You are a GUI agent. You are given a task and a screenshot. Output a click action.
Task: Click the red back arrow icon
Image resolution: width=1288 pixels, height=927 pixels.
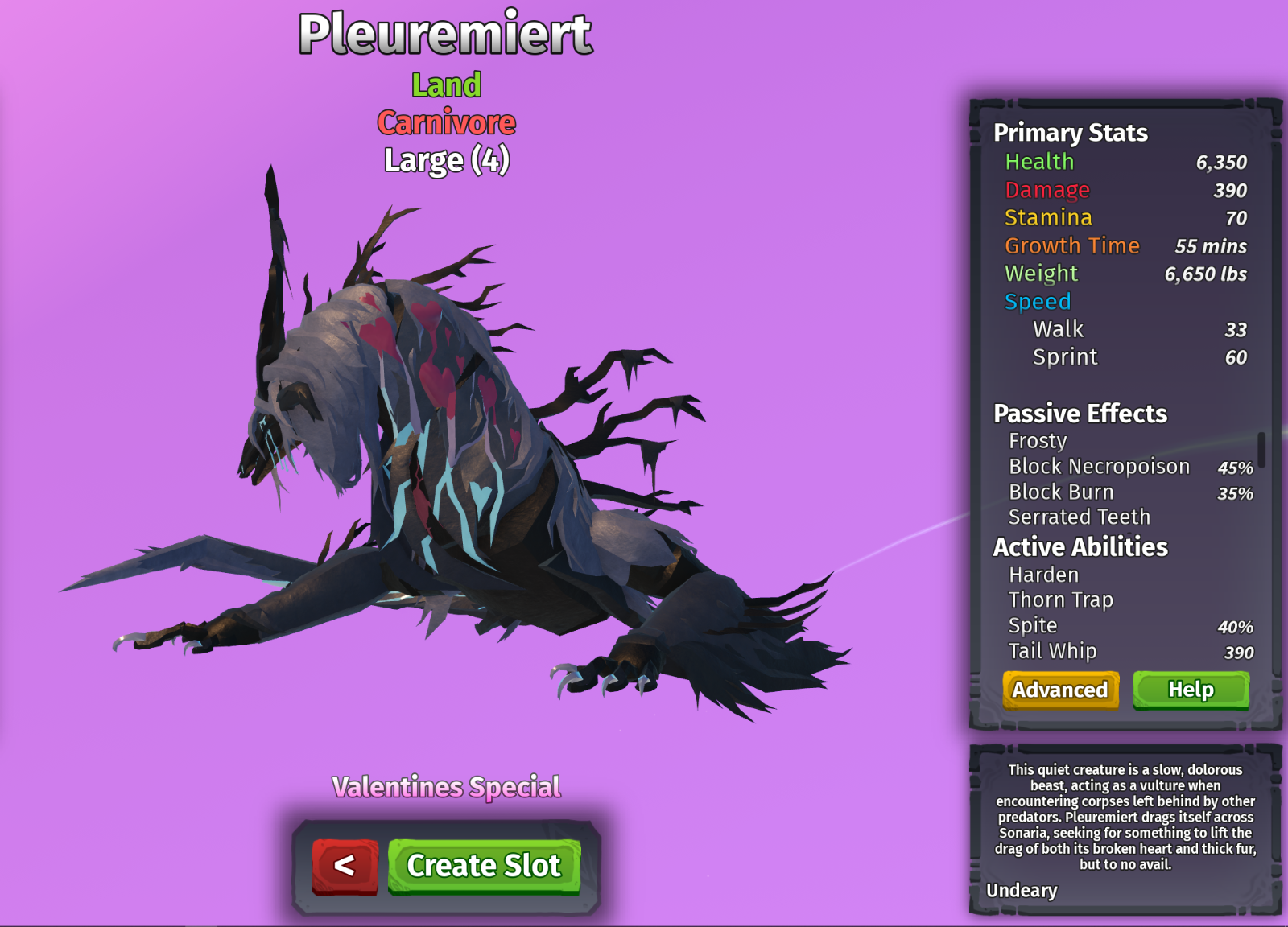[345, 867]
